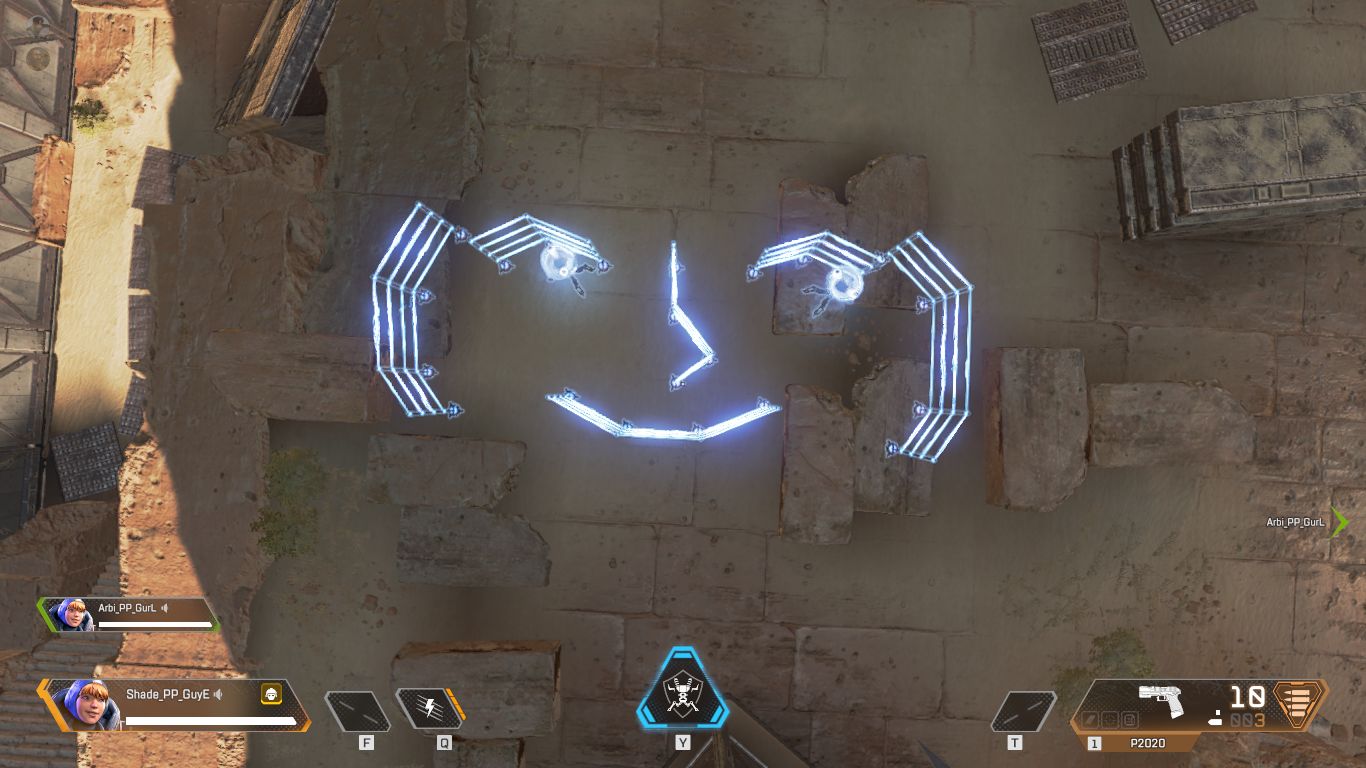Click the yellow helmet icon on Shade_PP_GuyE's banner
Viewport: 1366px width, 768px height.
pos(270,695)
